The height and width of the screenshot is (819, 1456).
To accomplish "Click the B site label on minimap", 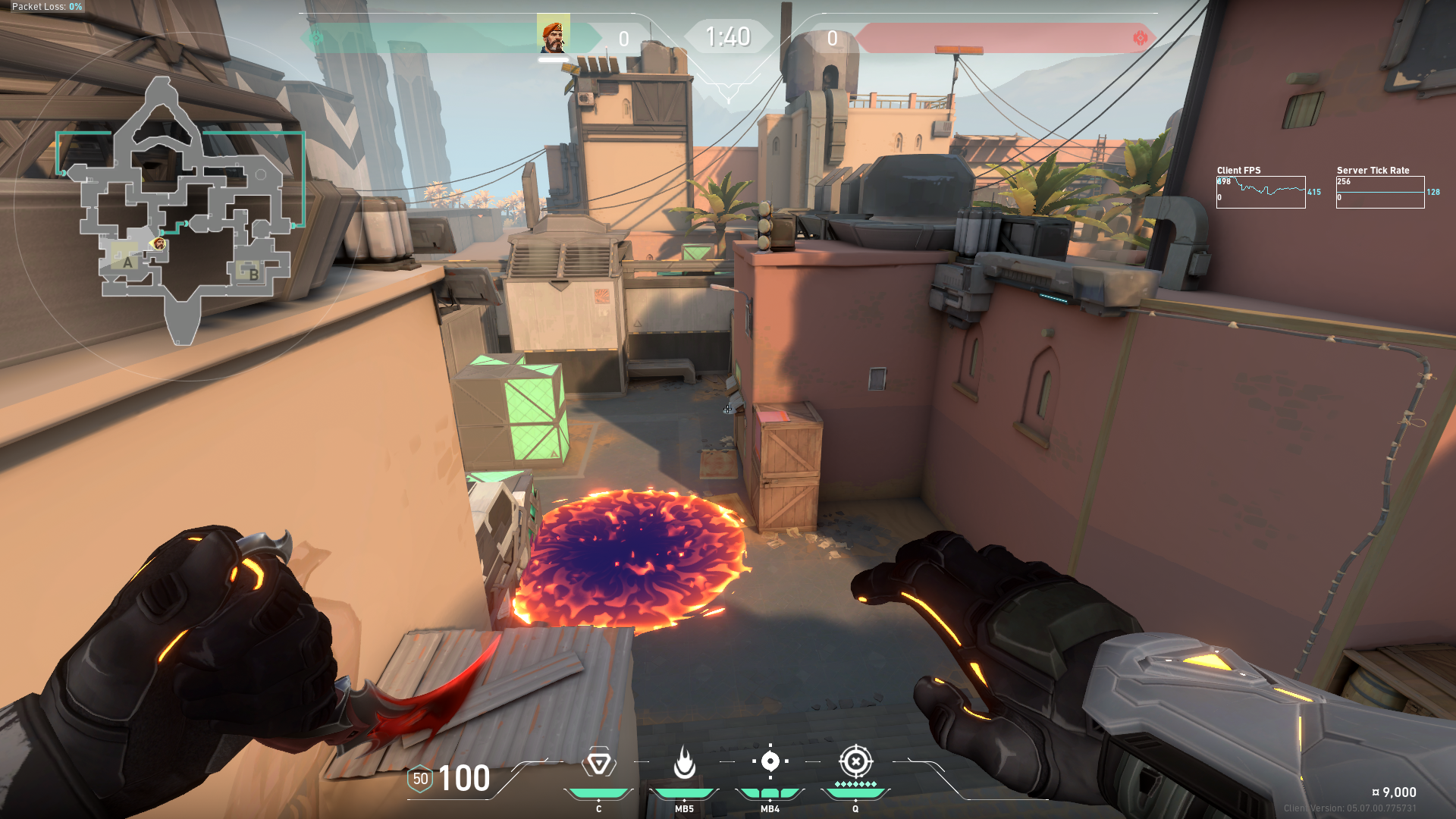I will tap(253, 275).
